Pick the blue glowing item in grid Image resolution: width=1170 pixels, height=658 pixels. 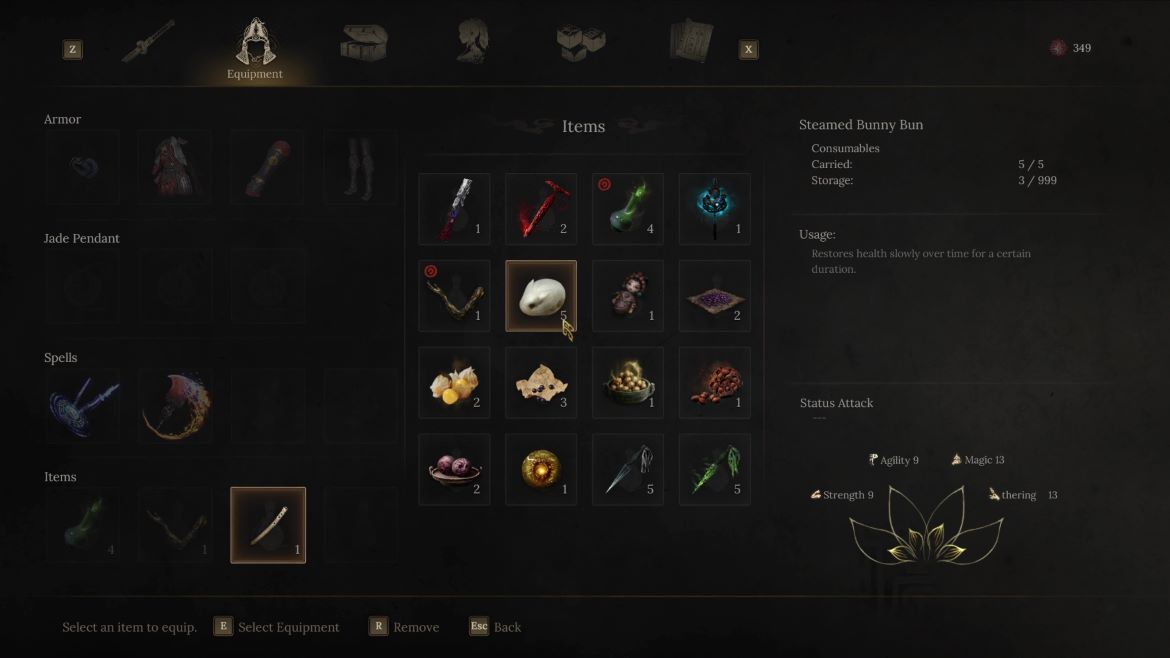(715, 209)
